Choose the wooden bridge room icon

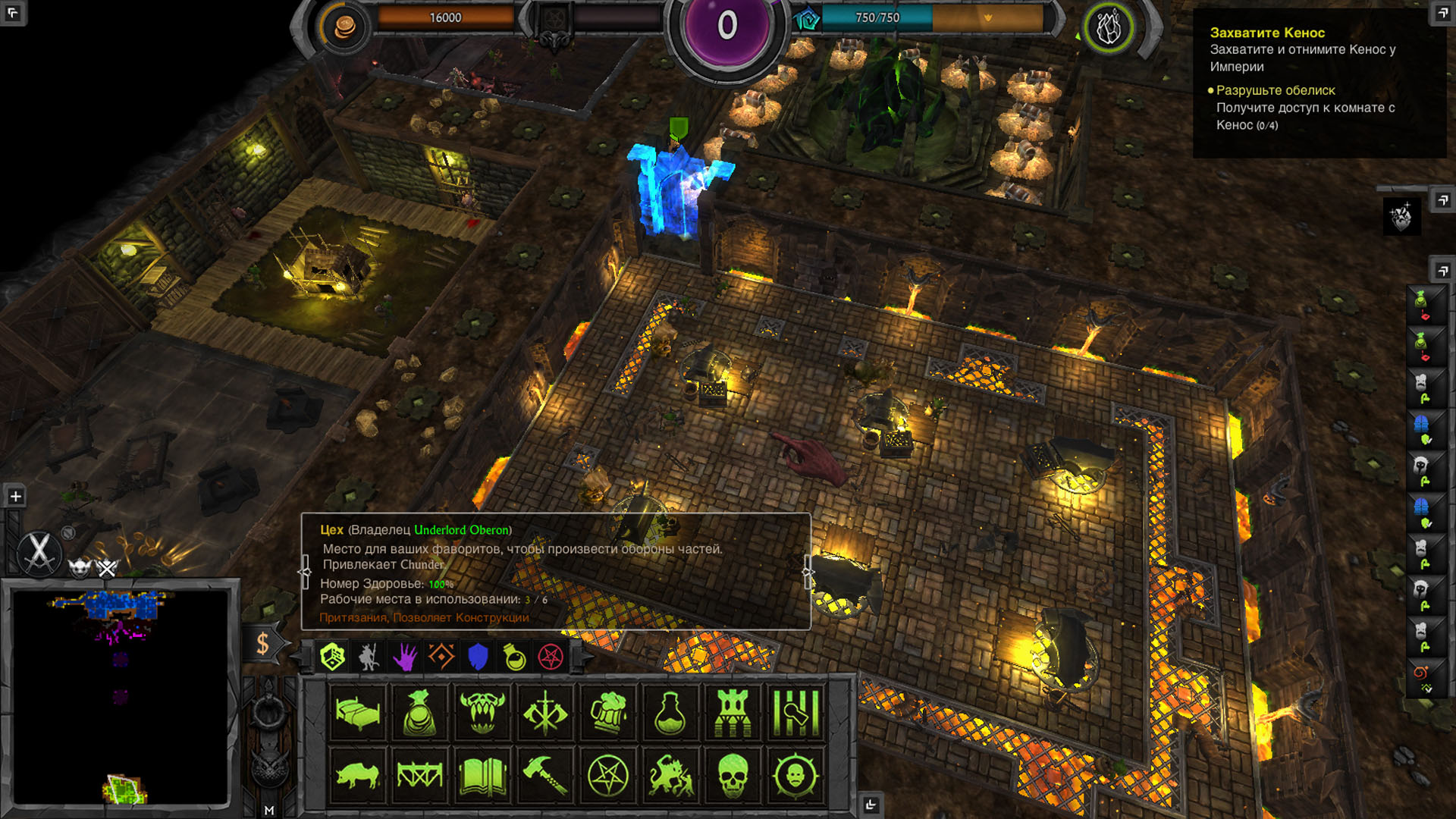point(419,775)
